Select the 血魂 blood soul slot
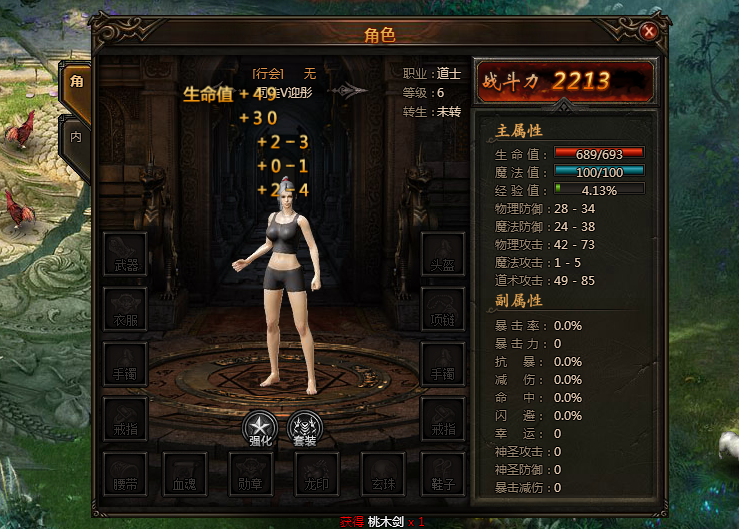Viewport: 739px width, 529px height. [x=187, y=474]
